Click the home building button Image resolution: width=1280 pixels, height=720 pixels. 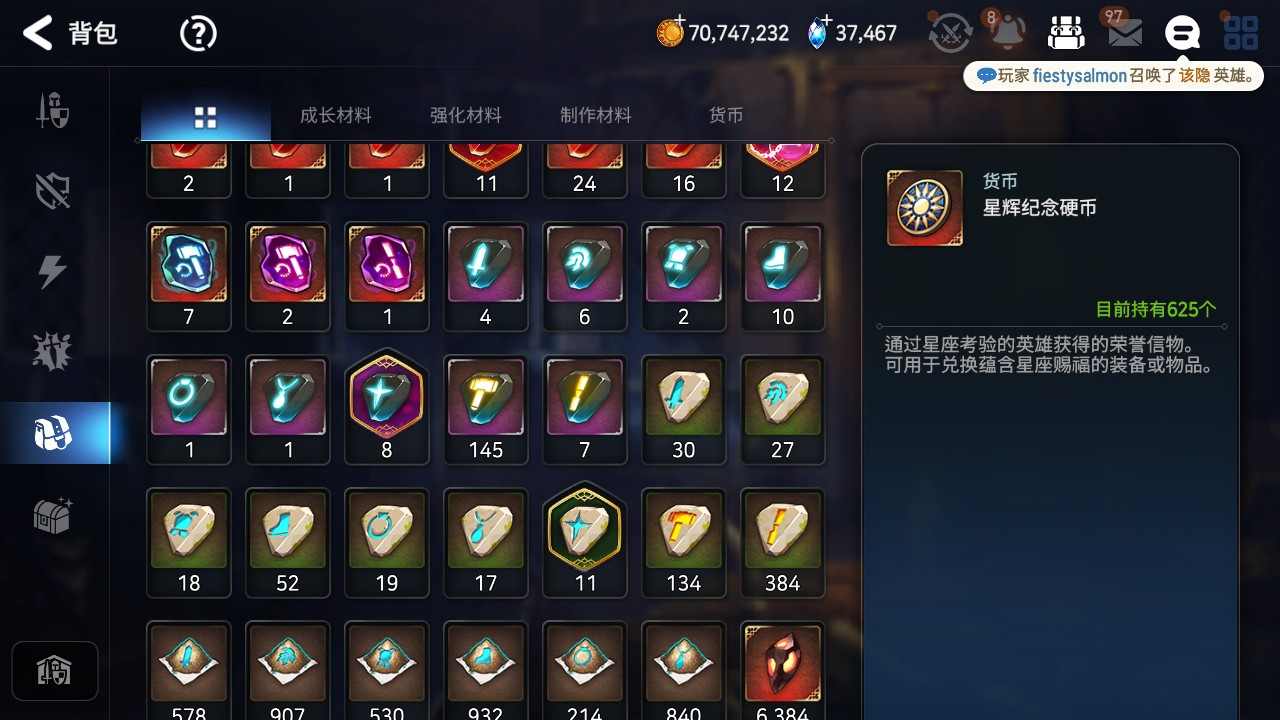point(55,670)
